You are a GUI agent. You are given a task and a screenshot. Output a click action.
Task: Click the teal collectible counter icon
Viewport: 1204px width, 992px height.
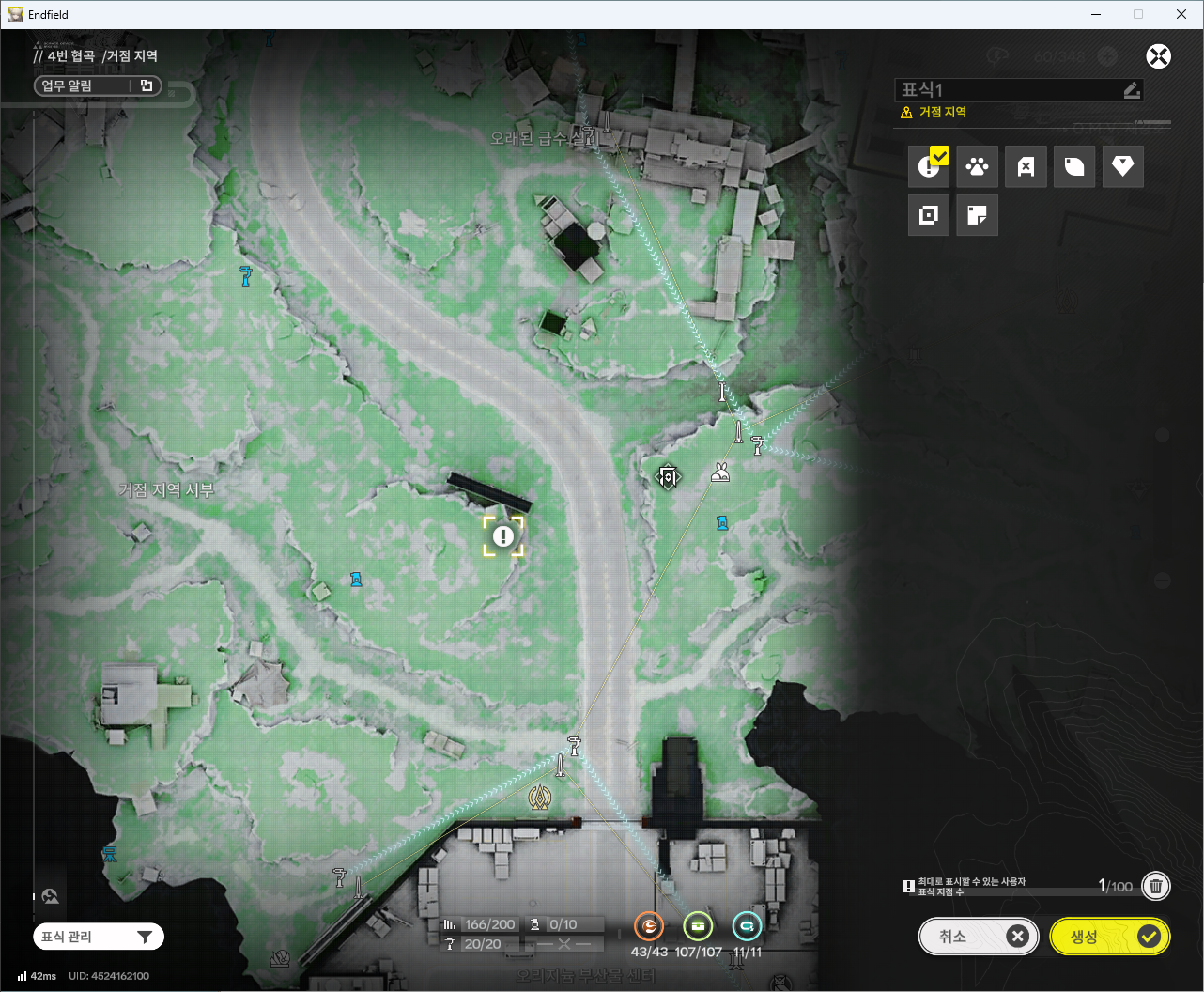(747, 926)
